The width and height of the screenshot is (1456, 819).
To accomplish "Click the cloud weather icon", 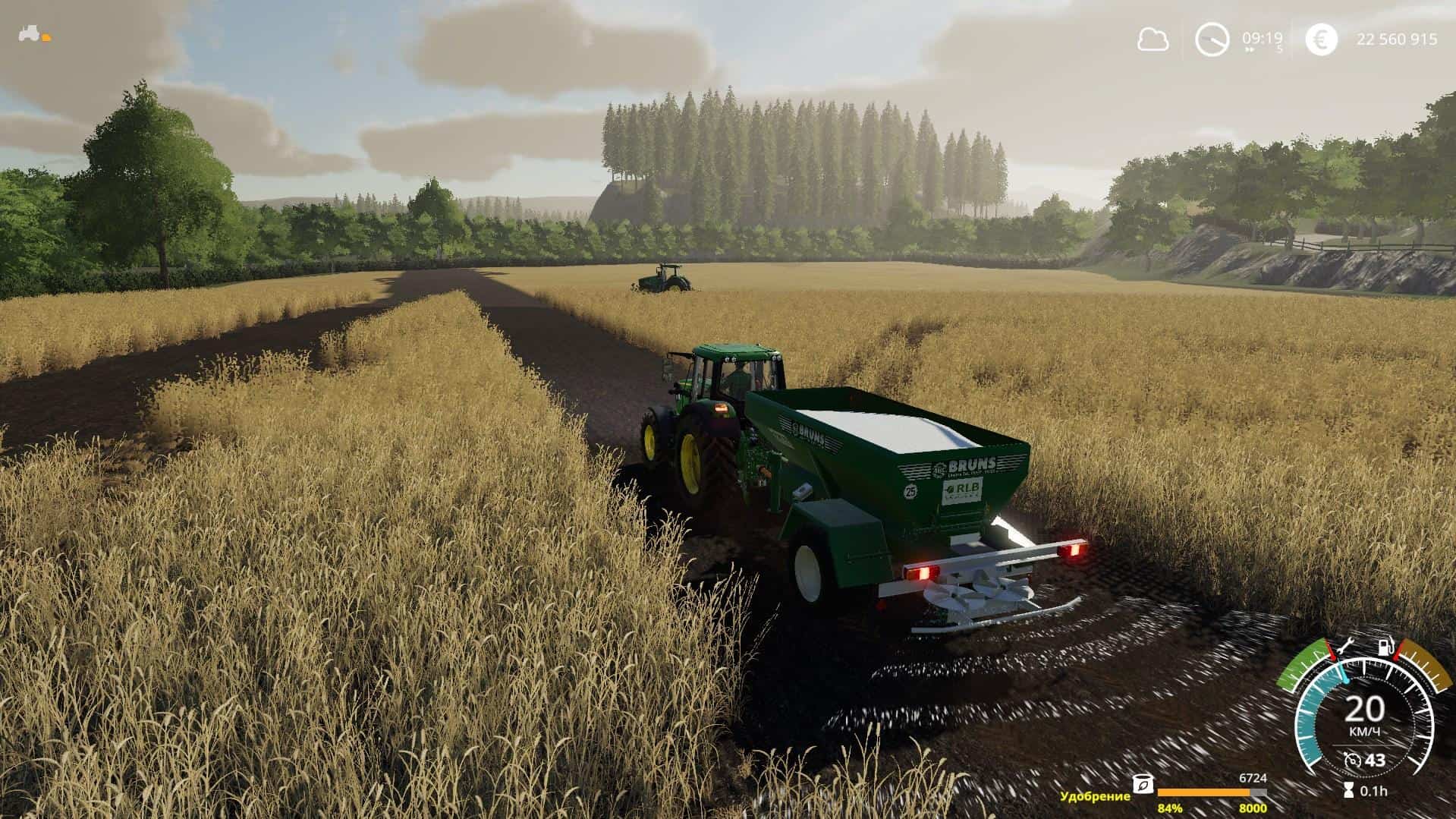I will tap(1152, 39).
